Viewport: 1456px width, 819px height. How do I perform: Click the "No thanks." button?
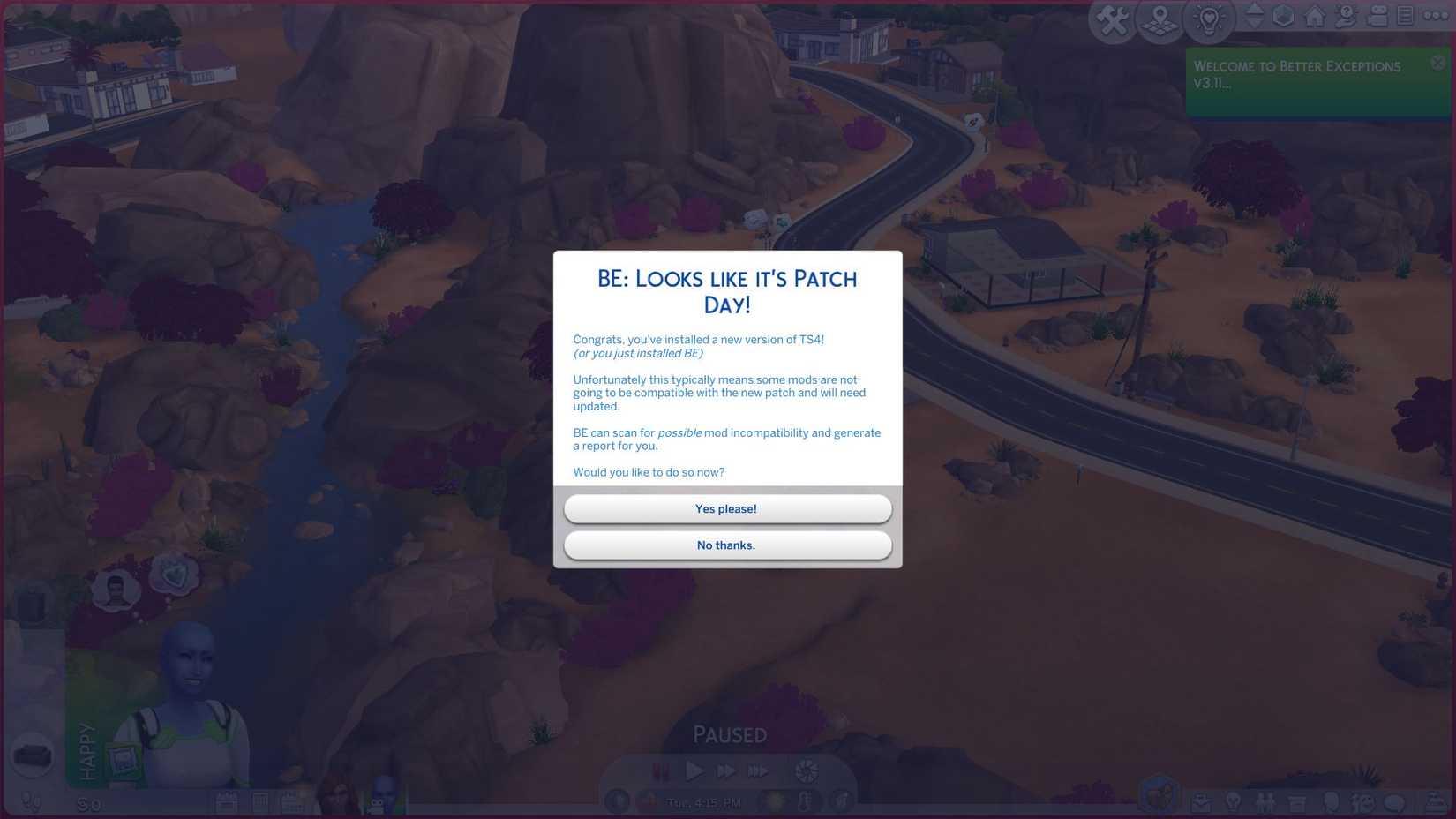point(726,545)
